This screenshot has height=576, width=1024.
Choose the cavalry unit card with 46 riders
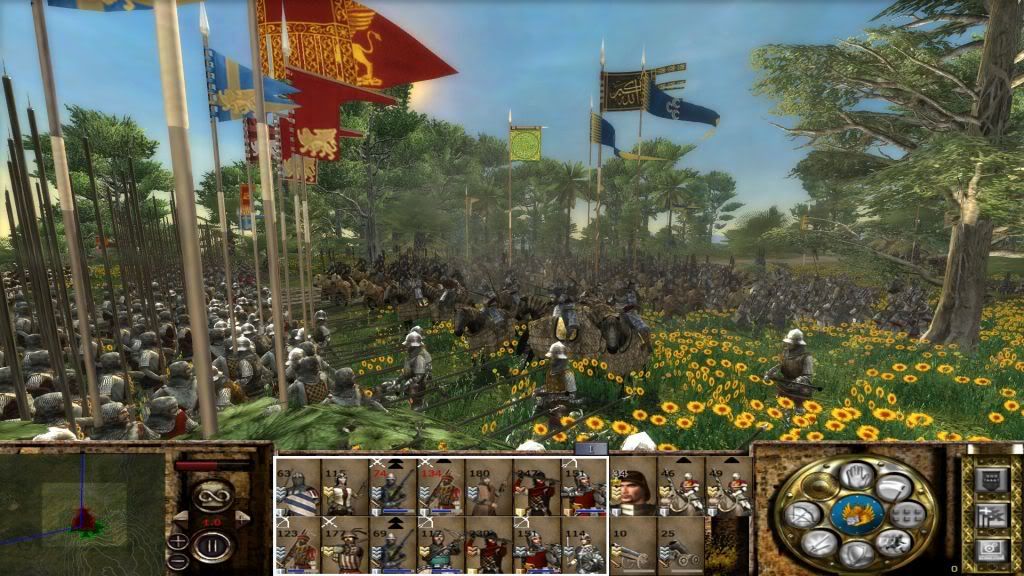coord(681,488)
